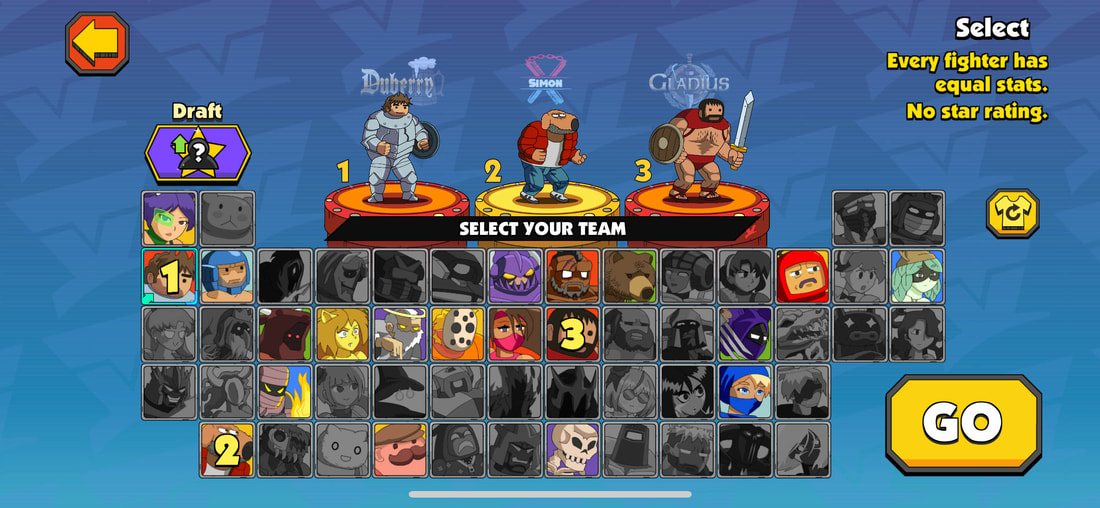Choose the flaming mummy fighter

(285, 391)
